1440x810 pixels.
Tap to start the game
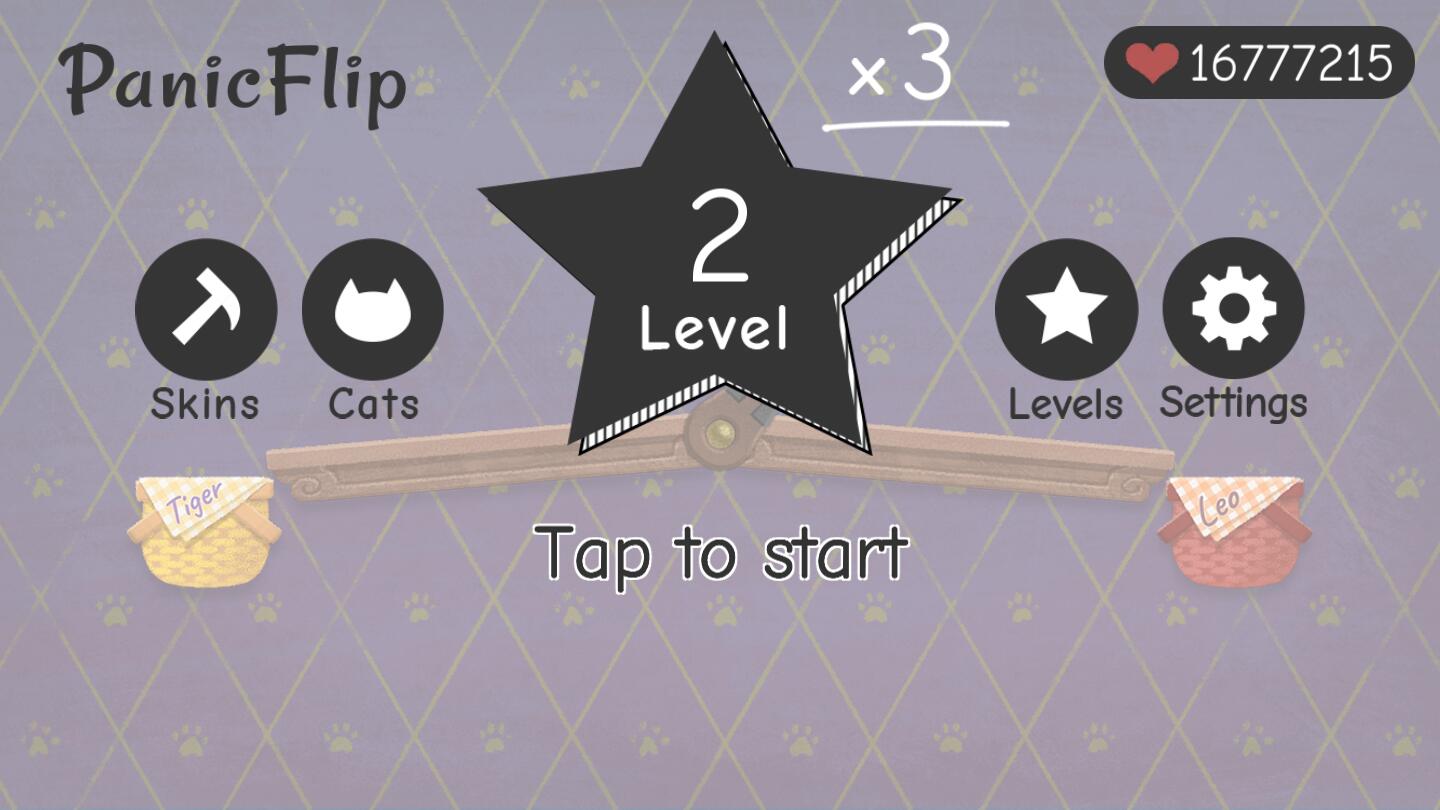722,553
